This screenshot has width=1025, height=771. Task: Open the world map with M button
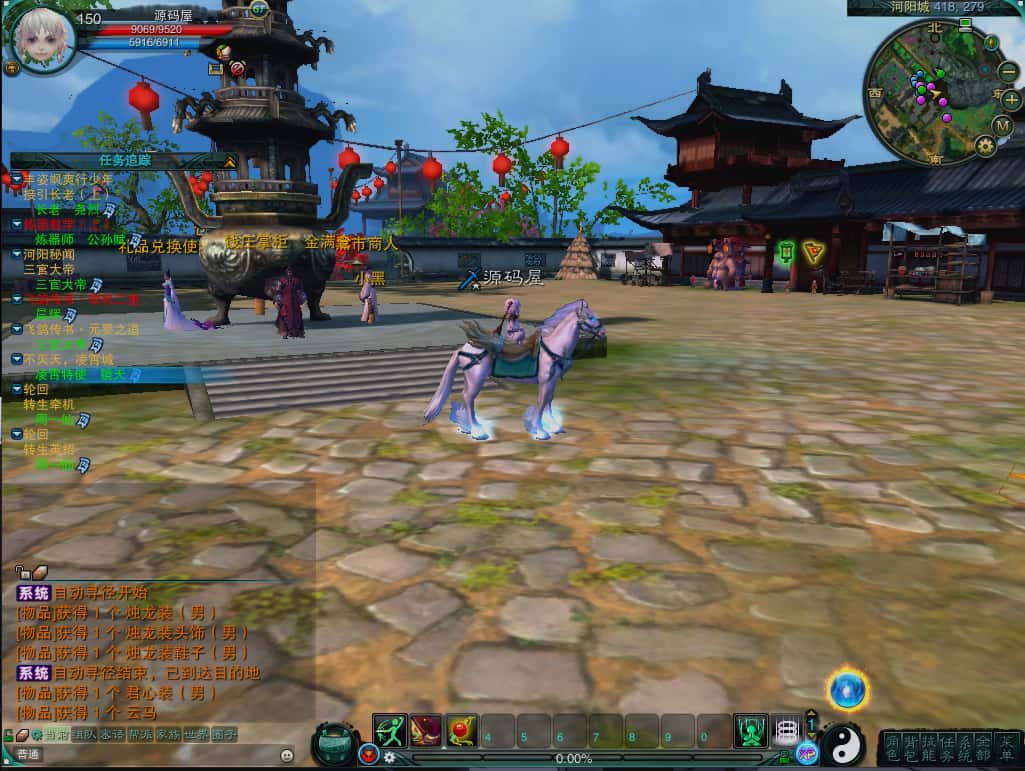(x=1003, y=125)
